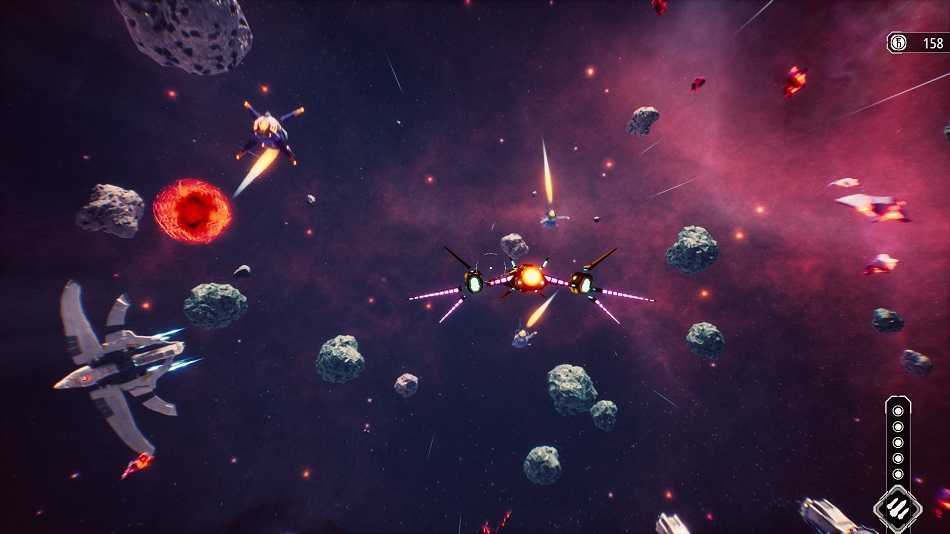Activate the triple missile weapon icon
The width and height of the screenshot is (950, 534).
897,507
